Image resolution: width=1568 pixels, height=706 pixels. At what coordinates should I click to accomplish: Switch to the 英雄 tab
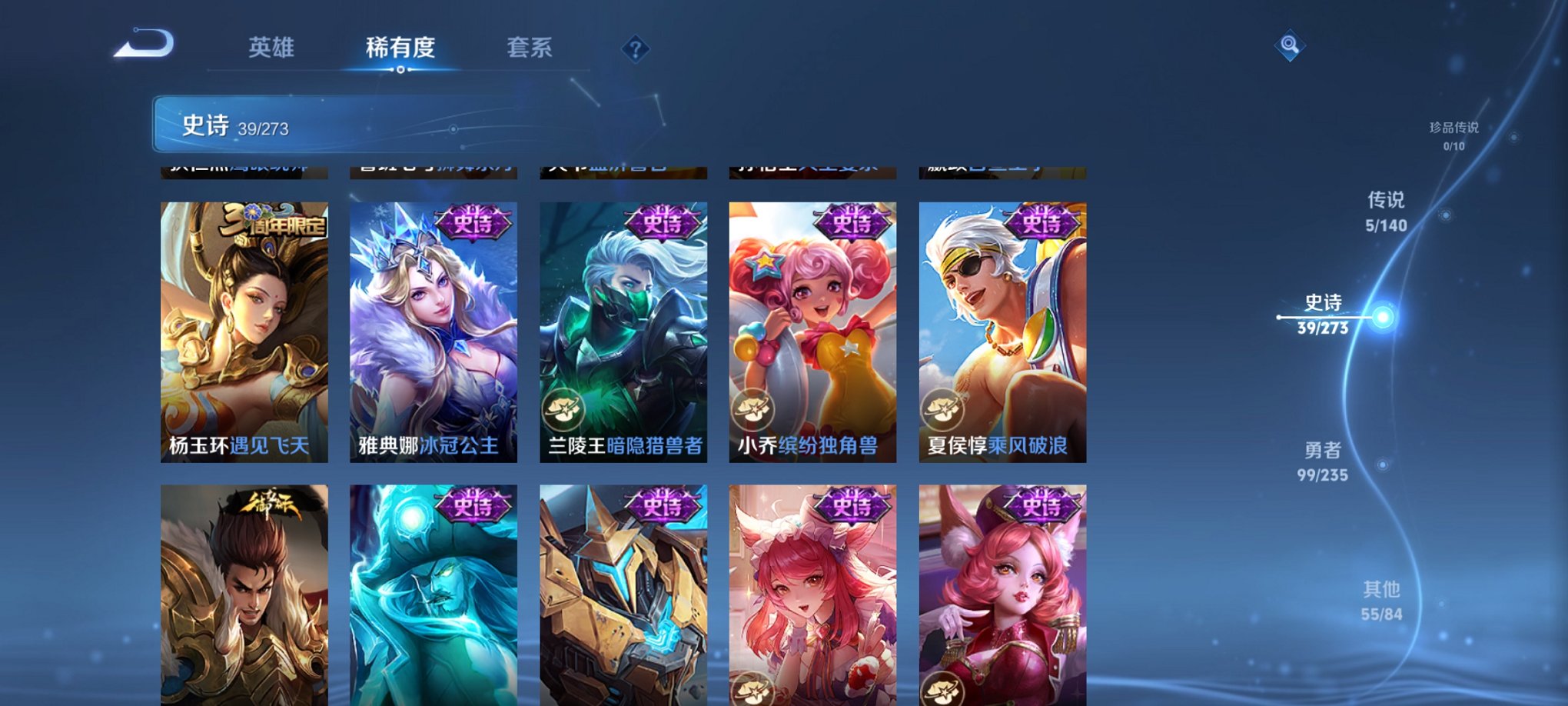click(x=272, y=48)
